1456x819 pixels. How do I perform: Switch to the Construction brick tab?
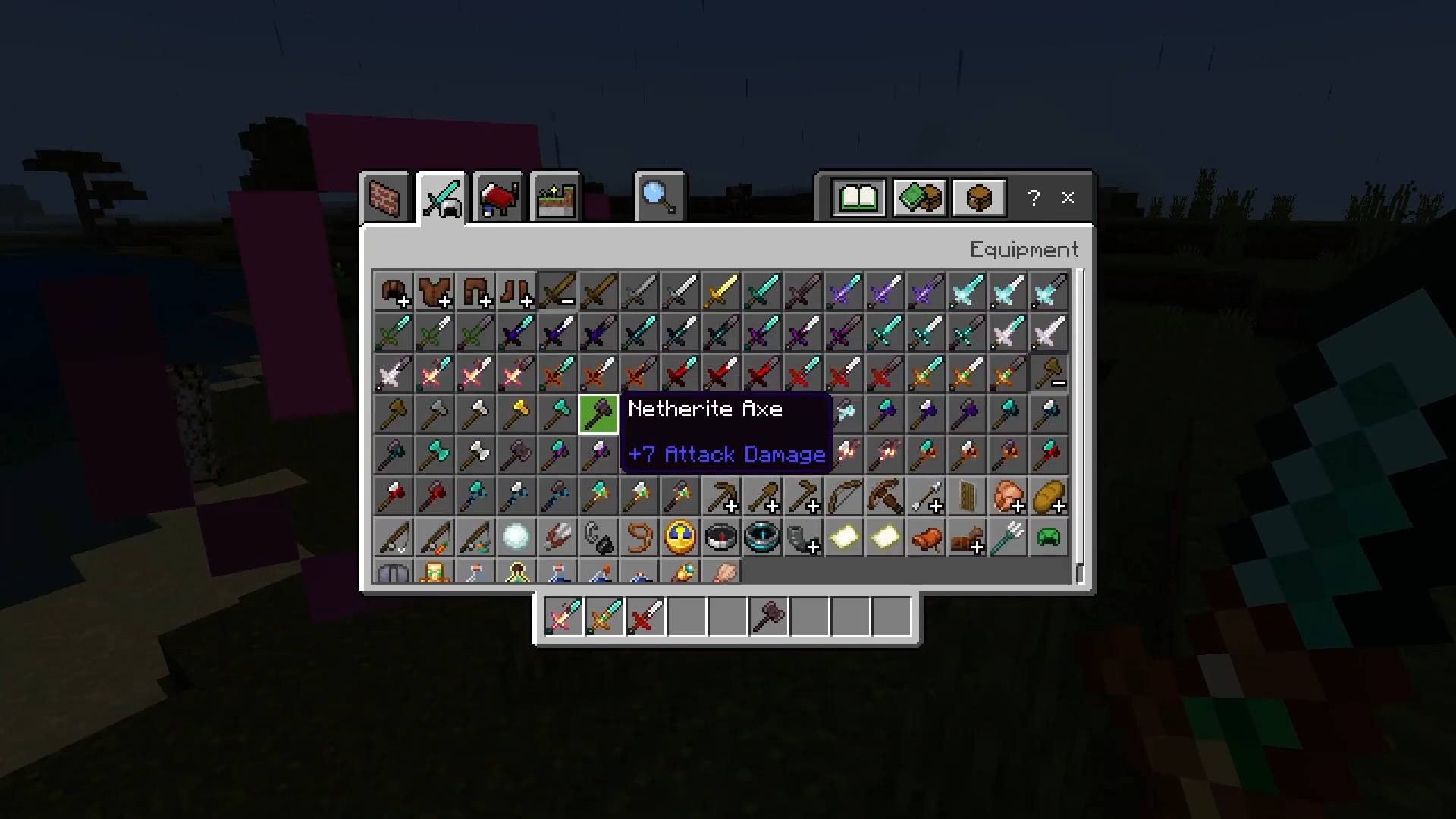pos(385,197)
